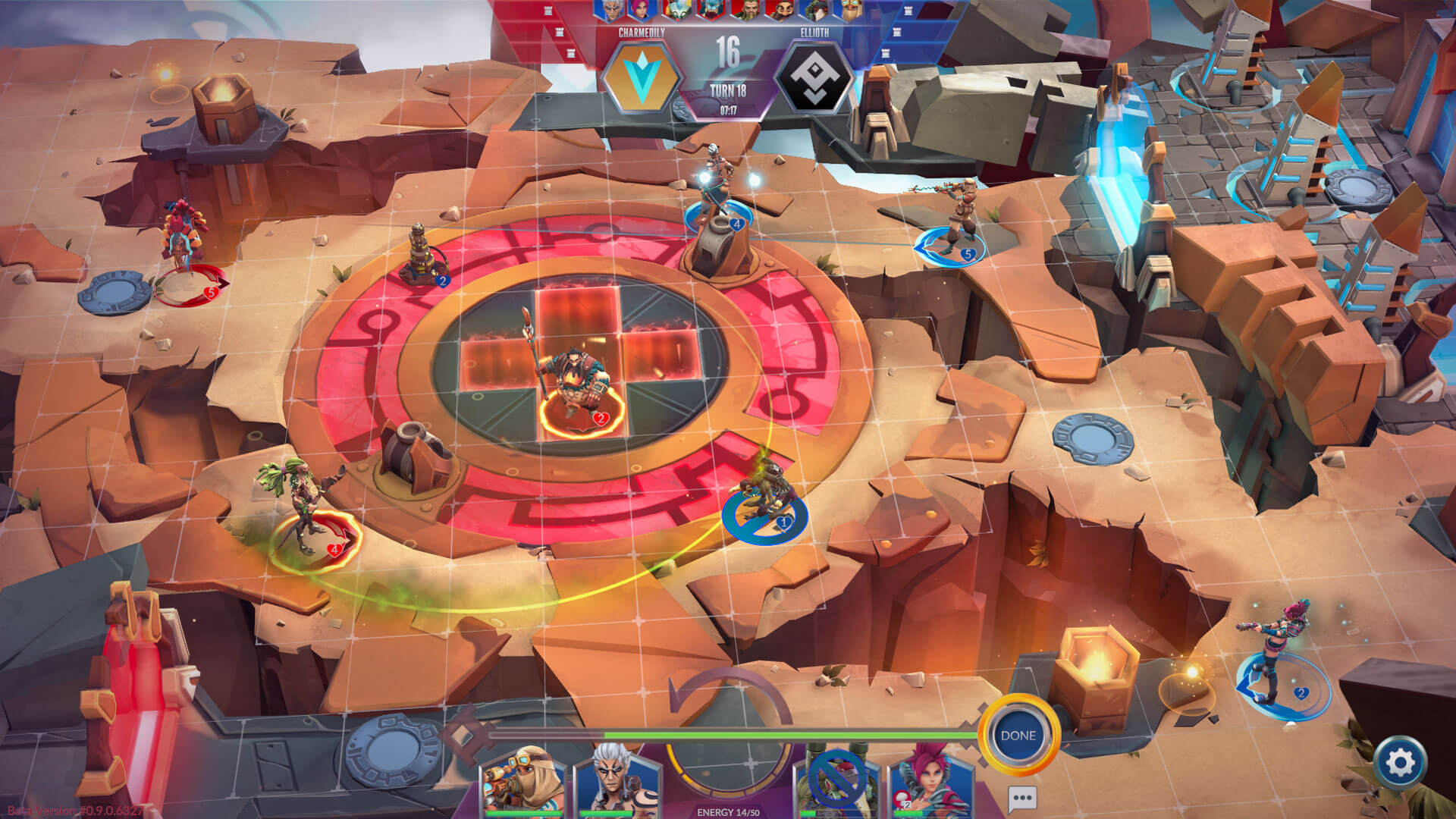Click the red-bearded spectacled dwarf in the turn order

point(779,10)
